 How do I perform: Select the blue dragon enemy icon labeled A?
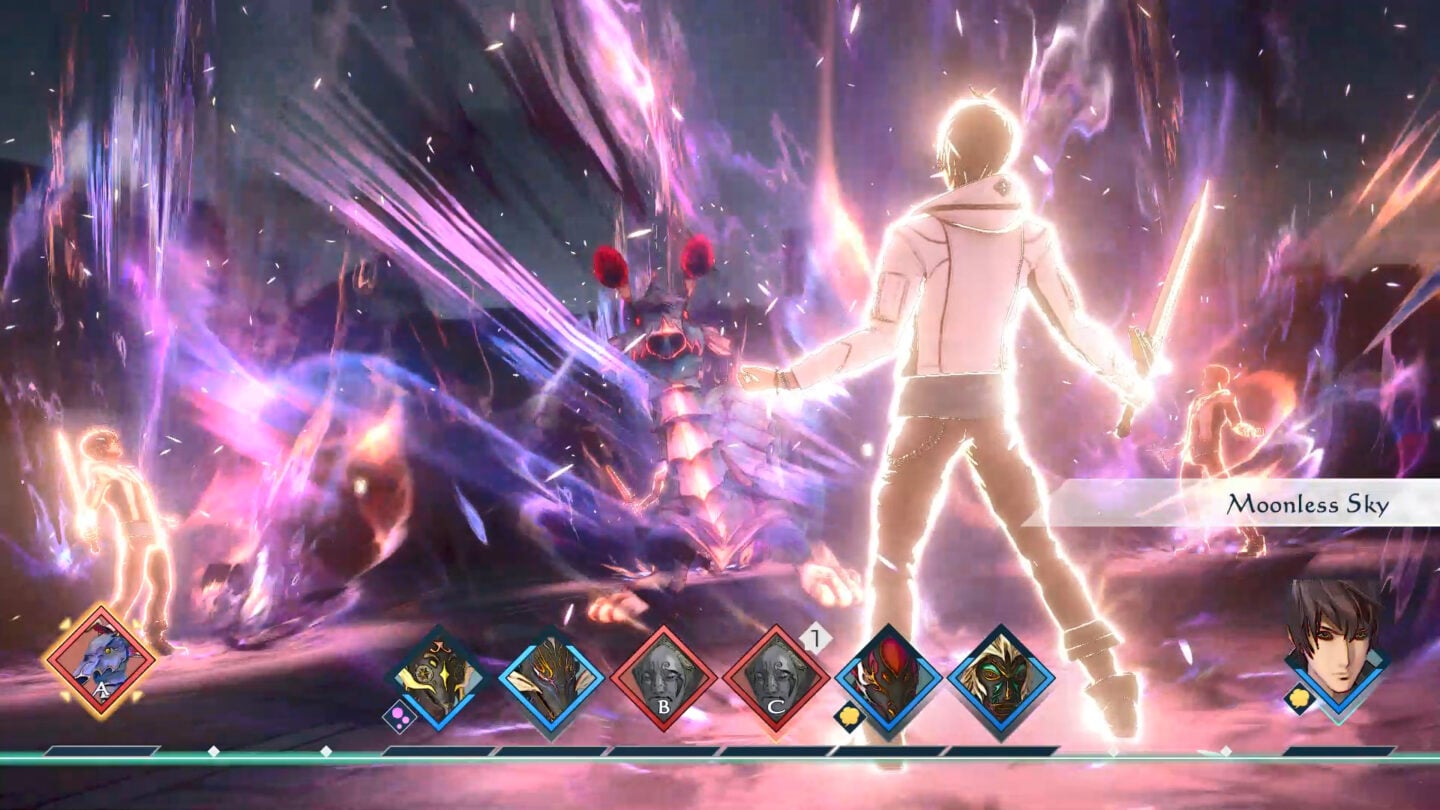pos(100,662)
